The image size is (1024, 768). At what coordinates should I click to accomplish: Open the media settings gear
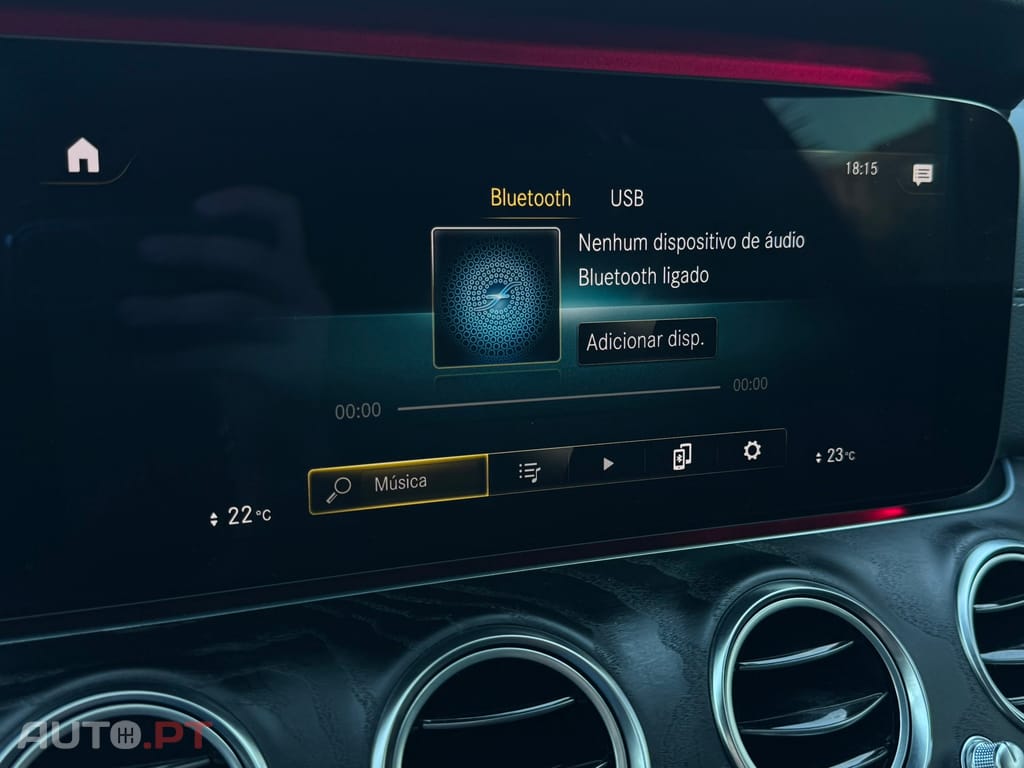[752, 451]
